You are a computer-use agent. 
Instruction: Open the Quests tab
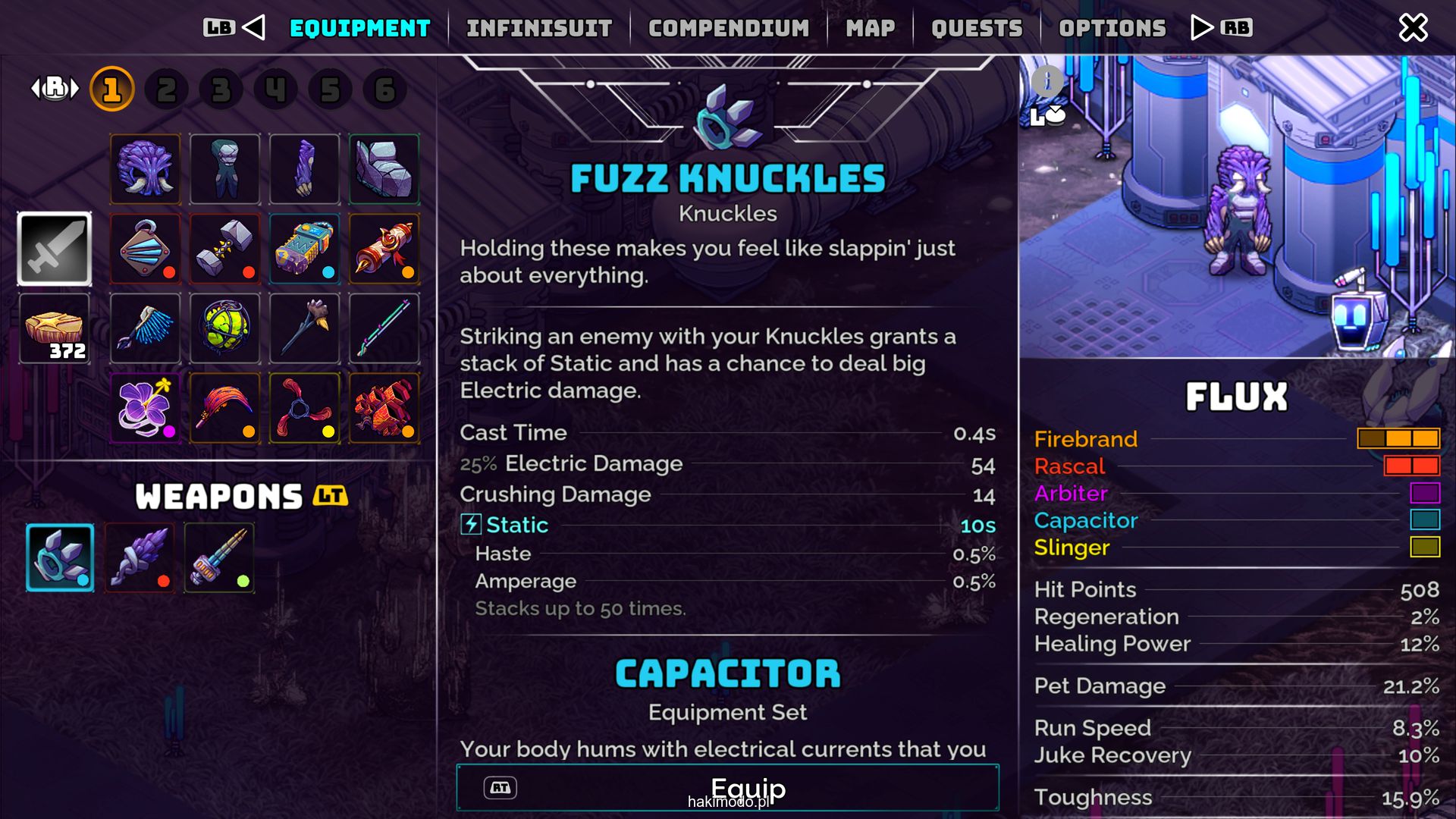(x=977, y=28)
